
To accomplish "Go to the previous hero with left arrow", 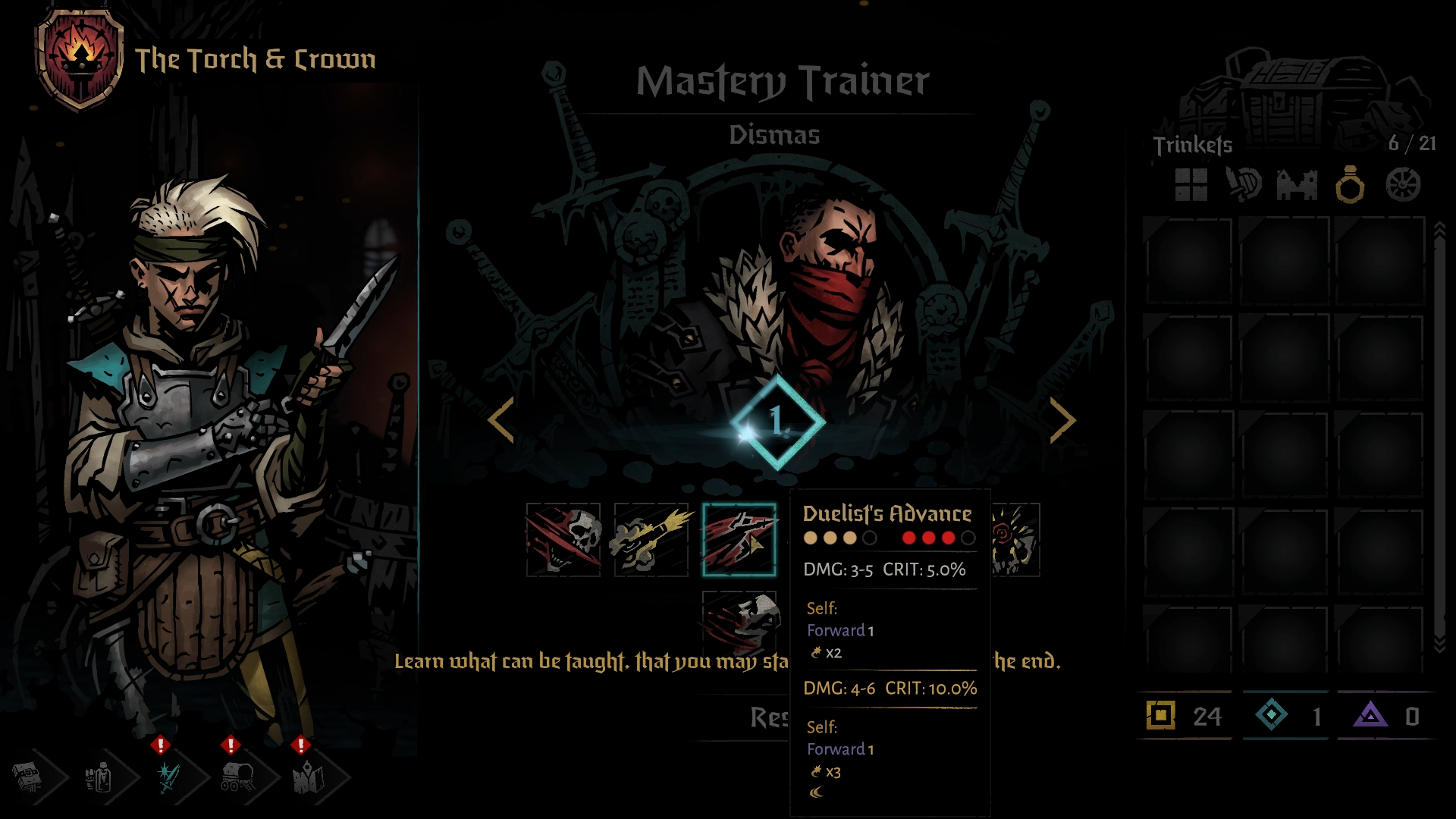I will (501, 419).
